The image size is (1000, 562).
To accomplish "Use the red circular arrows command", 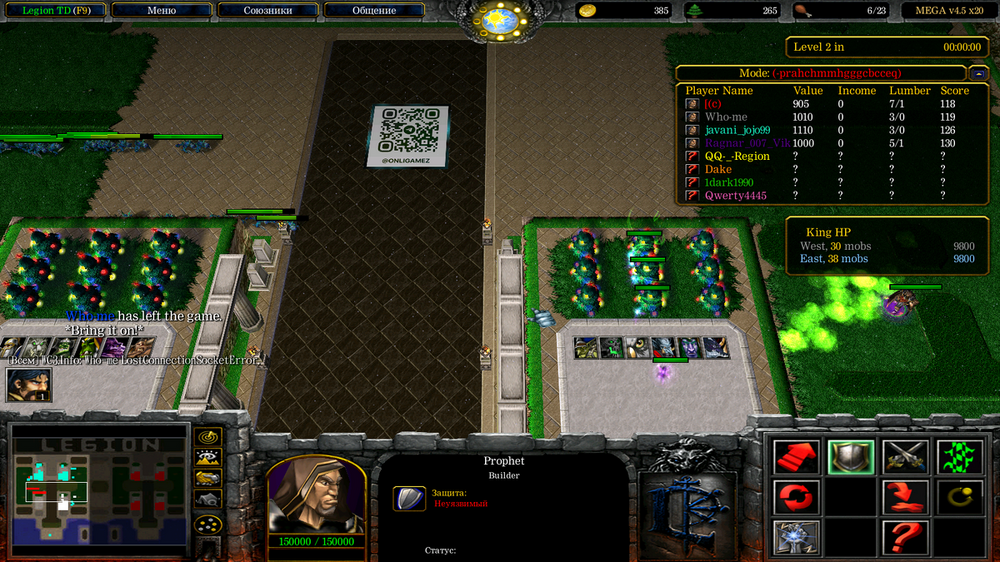I will tap(797, 496).
